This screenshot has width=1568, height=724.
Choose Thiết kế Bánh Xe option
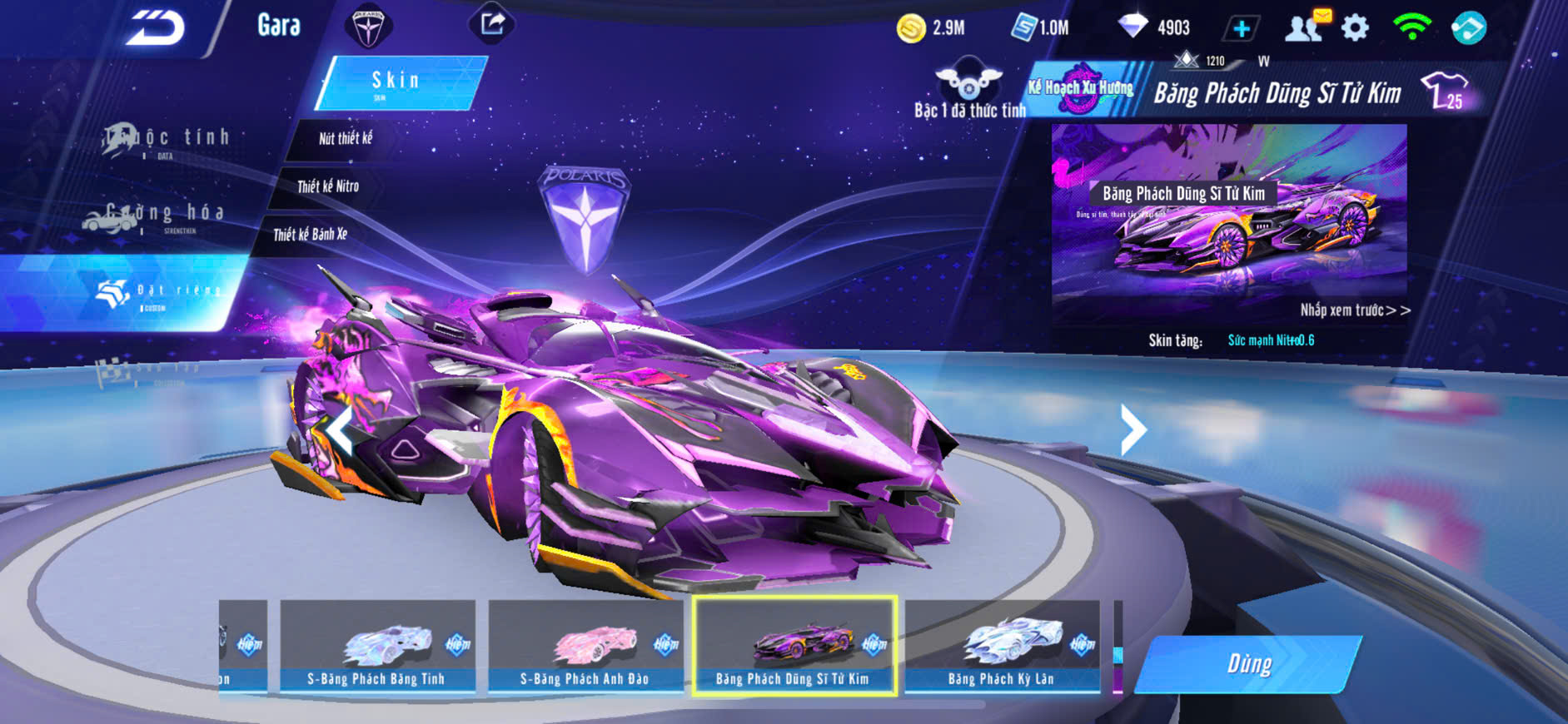point(310,235)
